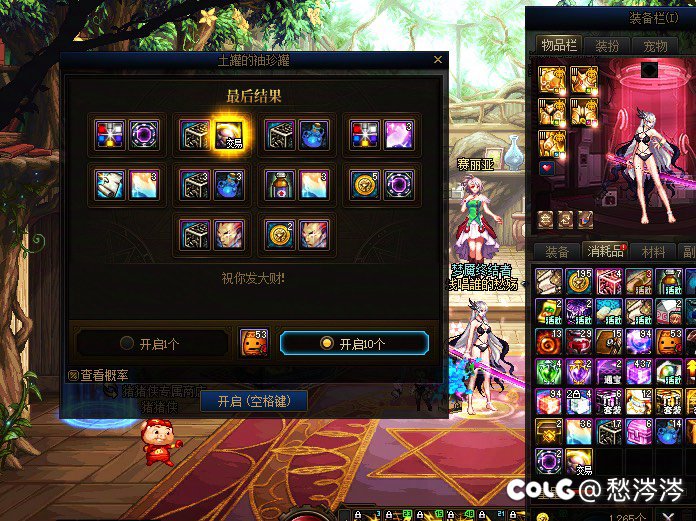Open the 材料 inventory tab
Image resolution: width=696 pixels, height=521 pixels.
tap(653, 251)
